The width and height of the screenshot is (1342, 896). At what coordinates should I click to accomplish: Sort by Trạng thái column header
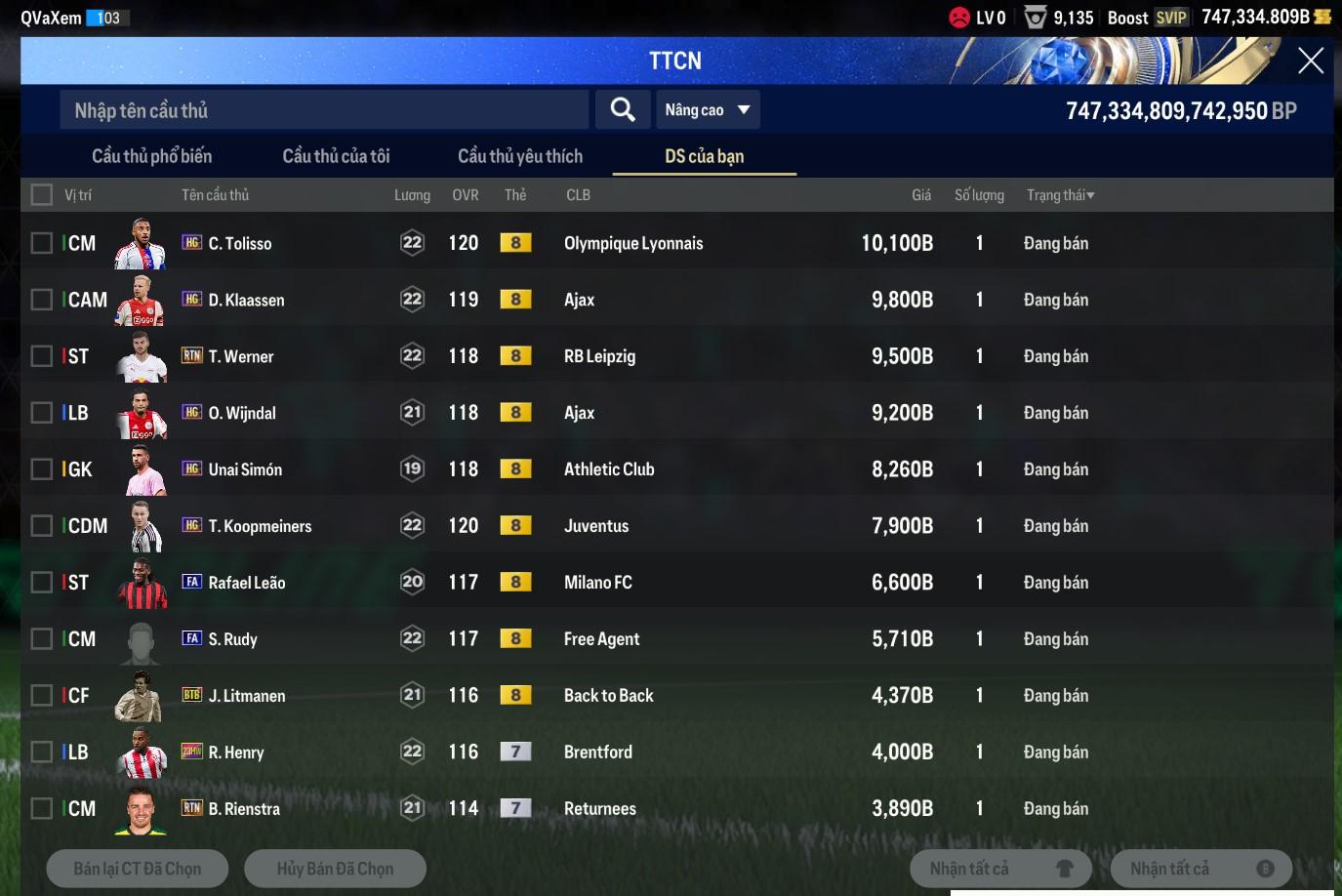1060,195
